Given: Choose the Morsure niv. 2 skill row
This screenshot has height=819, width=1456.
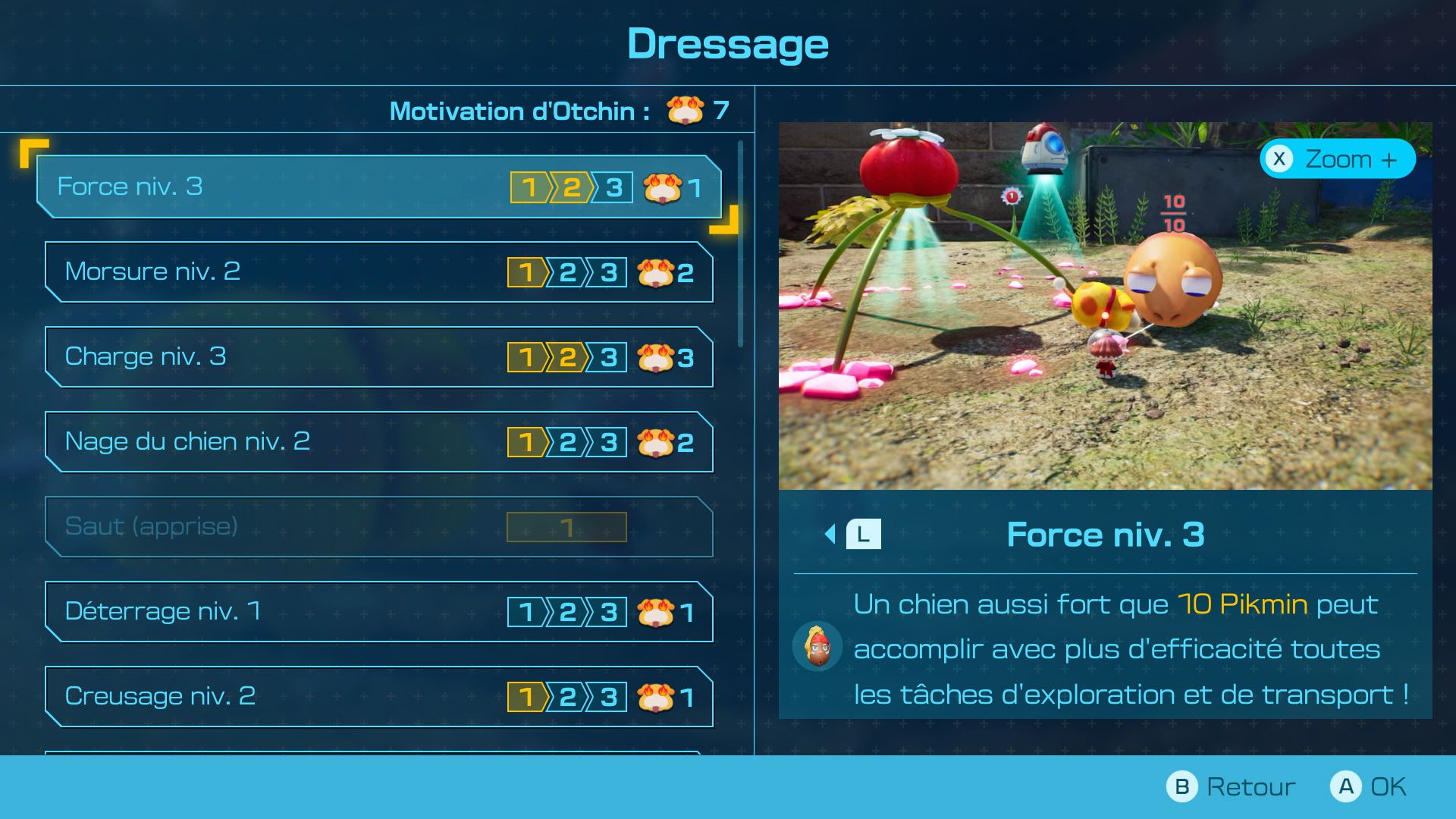Looking at the screenshot, I should pyautogui.click(x=379, y=272).
